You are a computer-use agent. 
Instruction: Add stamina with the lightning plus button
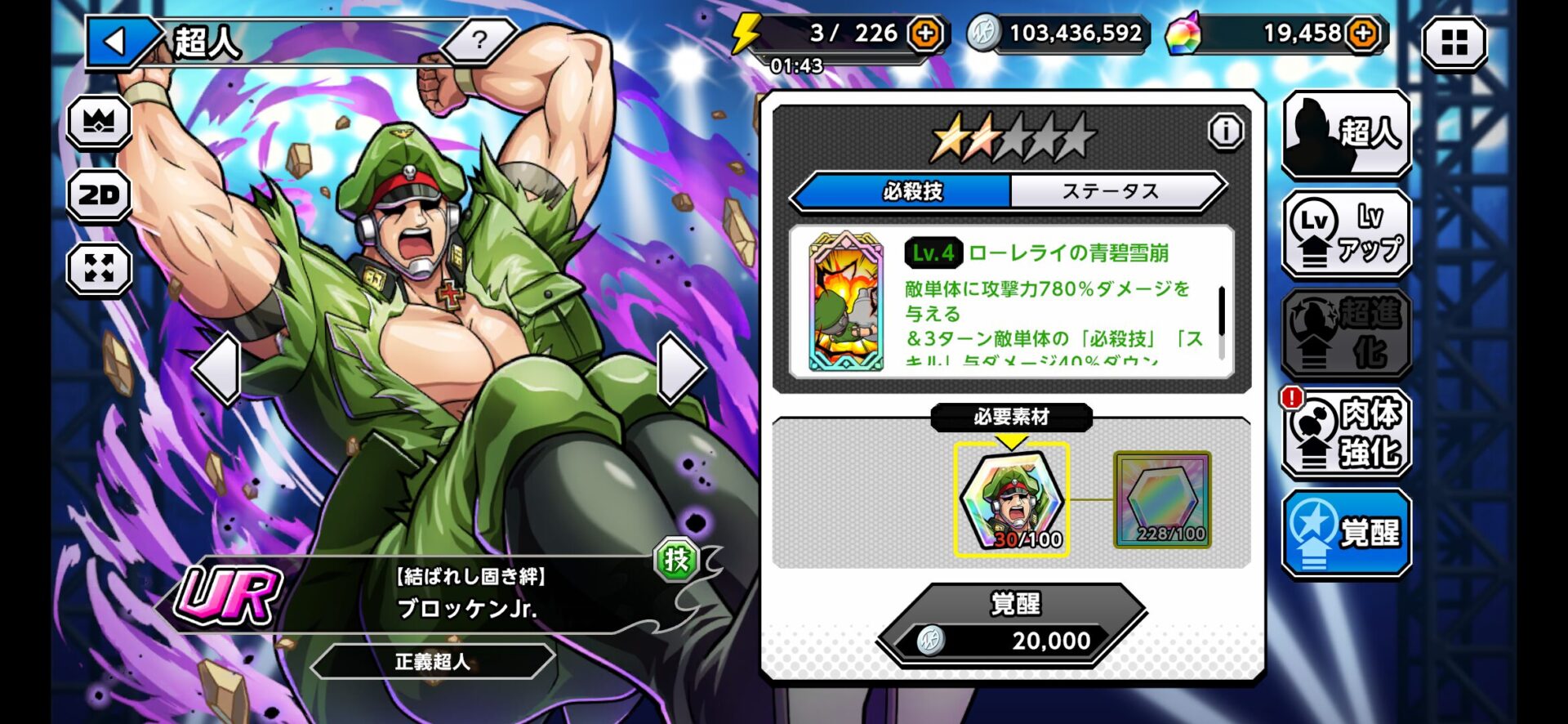[x=925, y=34]
